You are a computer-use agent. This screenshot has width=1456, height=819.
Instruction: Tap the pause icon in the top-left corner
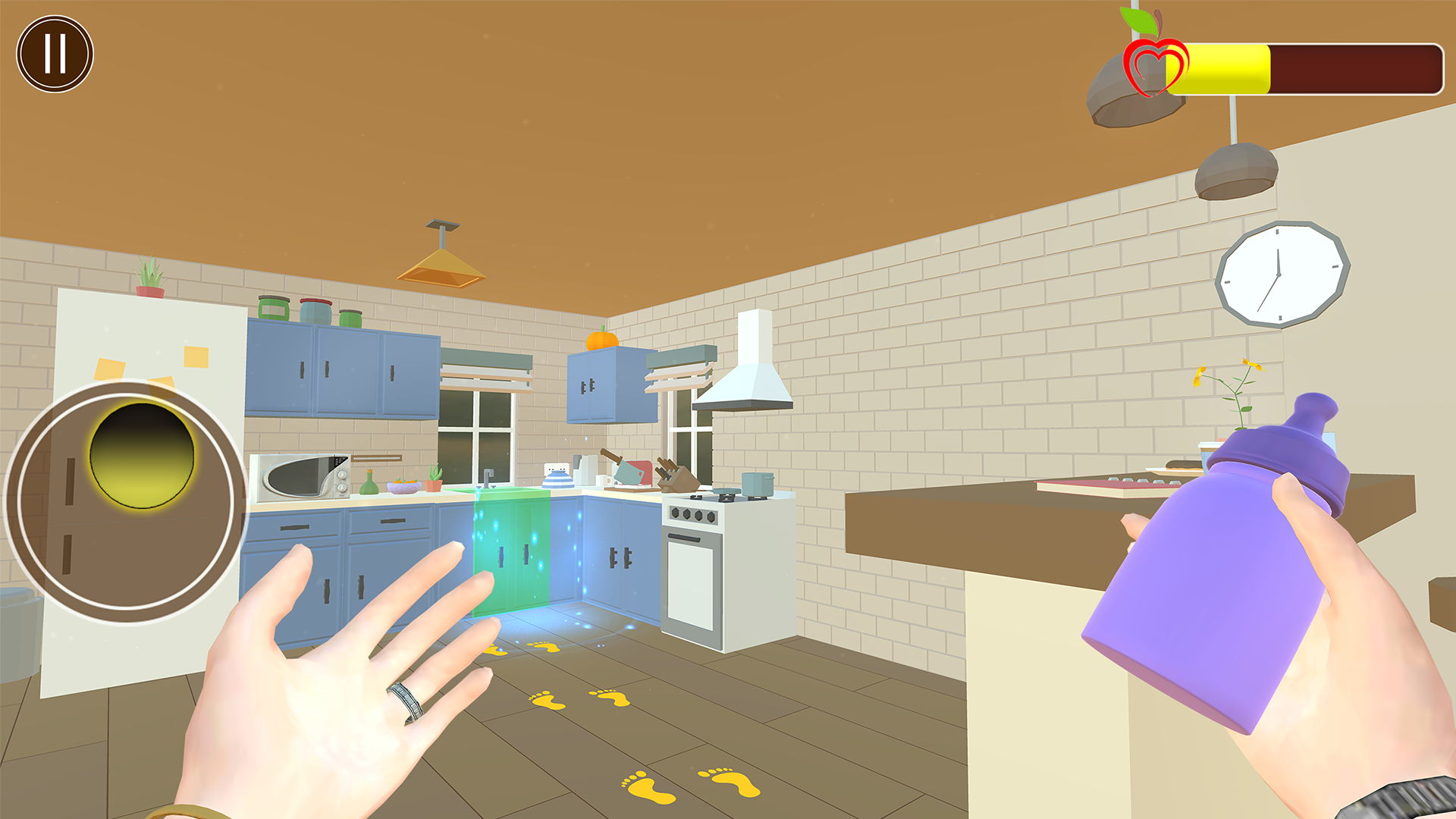[x=55, y=52]
